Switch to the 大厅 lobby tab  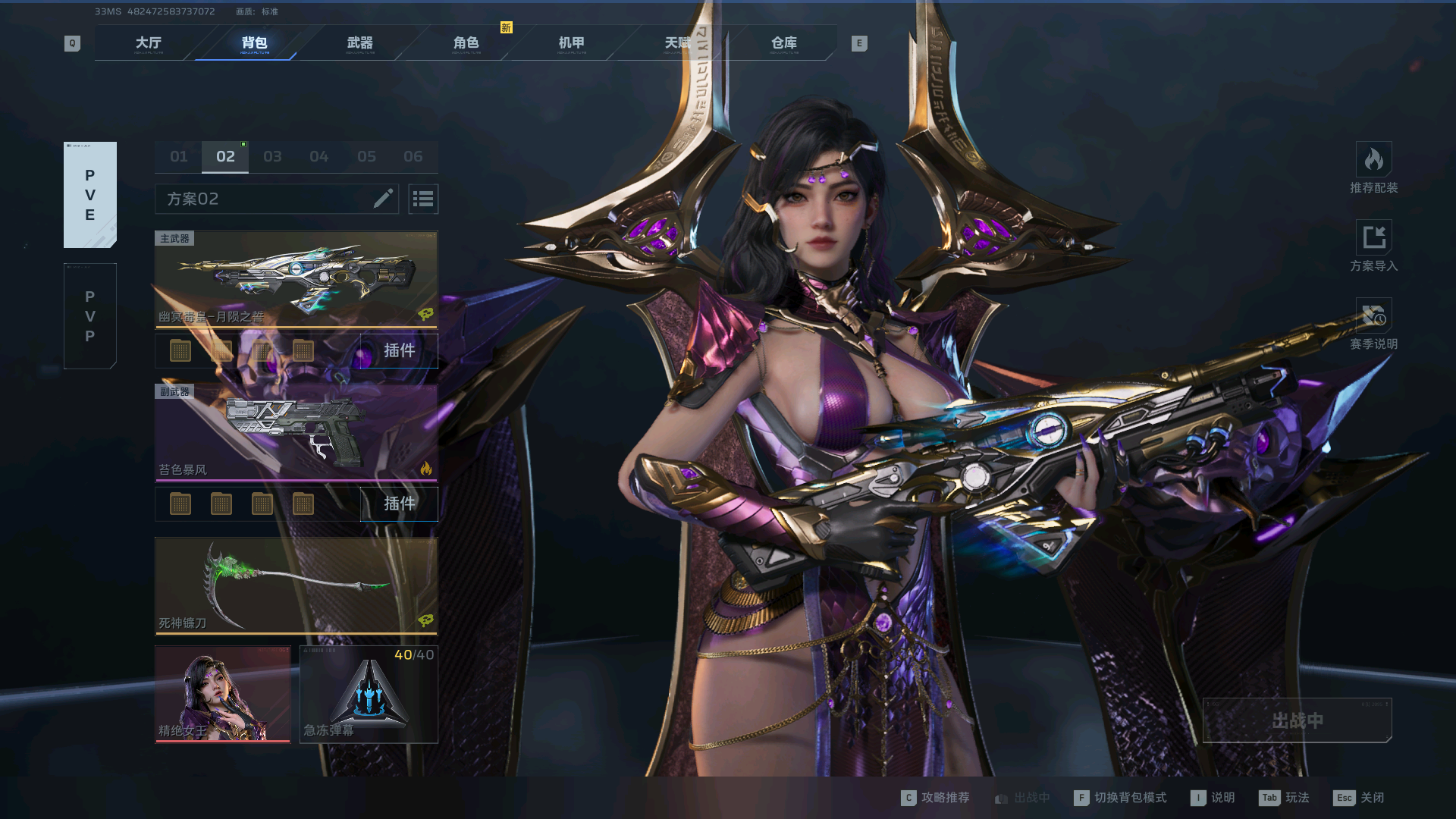click(148, 43)
